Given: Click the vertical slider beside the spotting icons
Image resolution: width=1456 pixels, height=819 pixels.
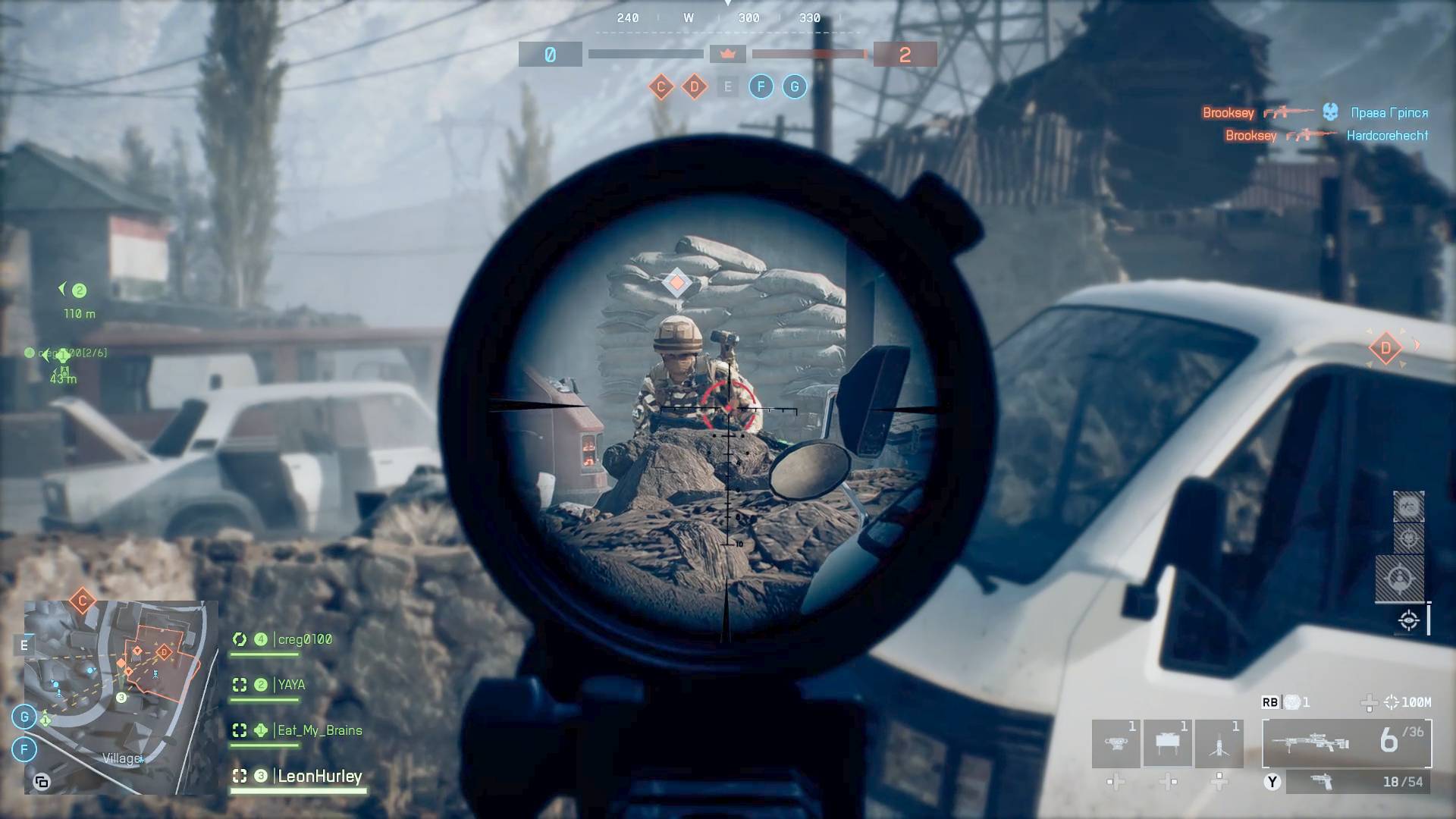Looking at the screenshot, I should tap(1429, 619).
